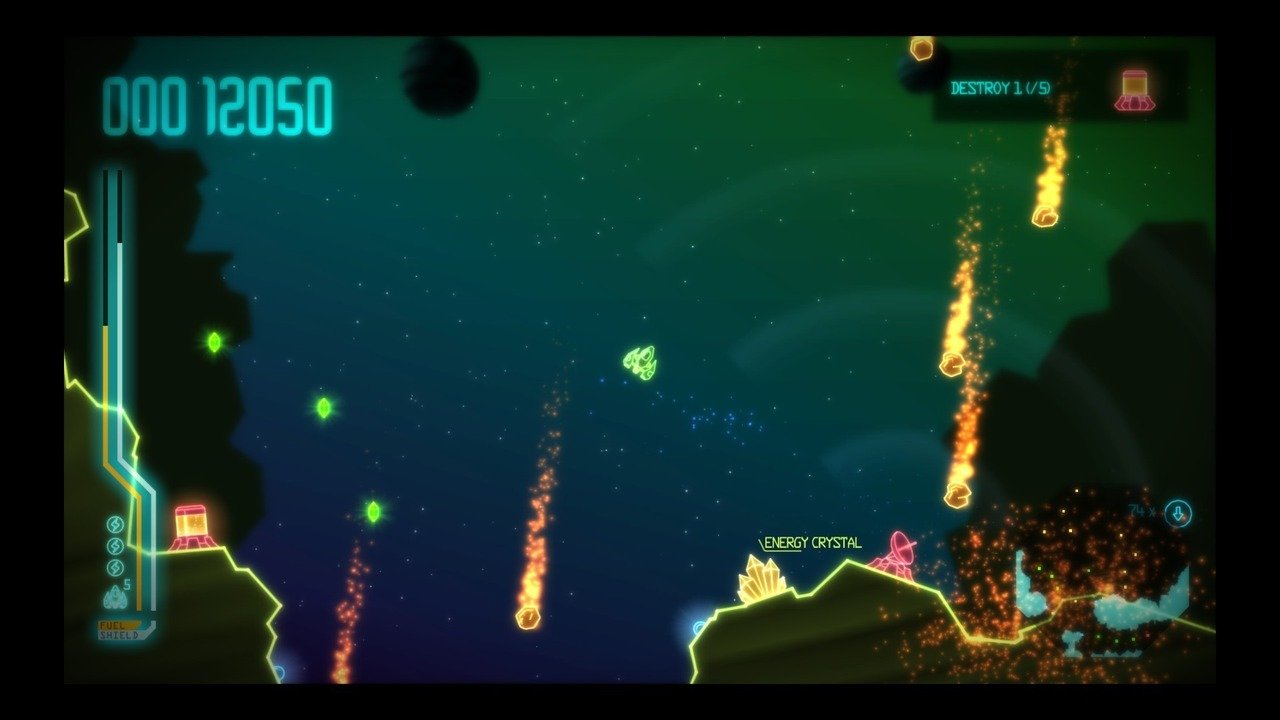The height and width of the screenshot is (720, 1280).
Task: Select the middle energy bolt icon
Action: tap(114, 545)
